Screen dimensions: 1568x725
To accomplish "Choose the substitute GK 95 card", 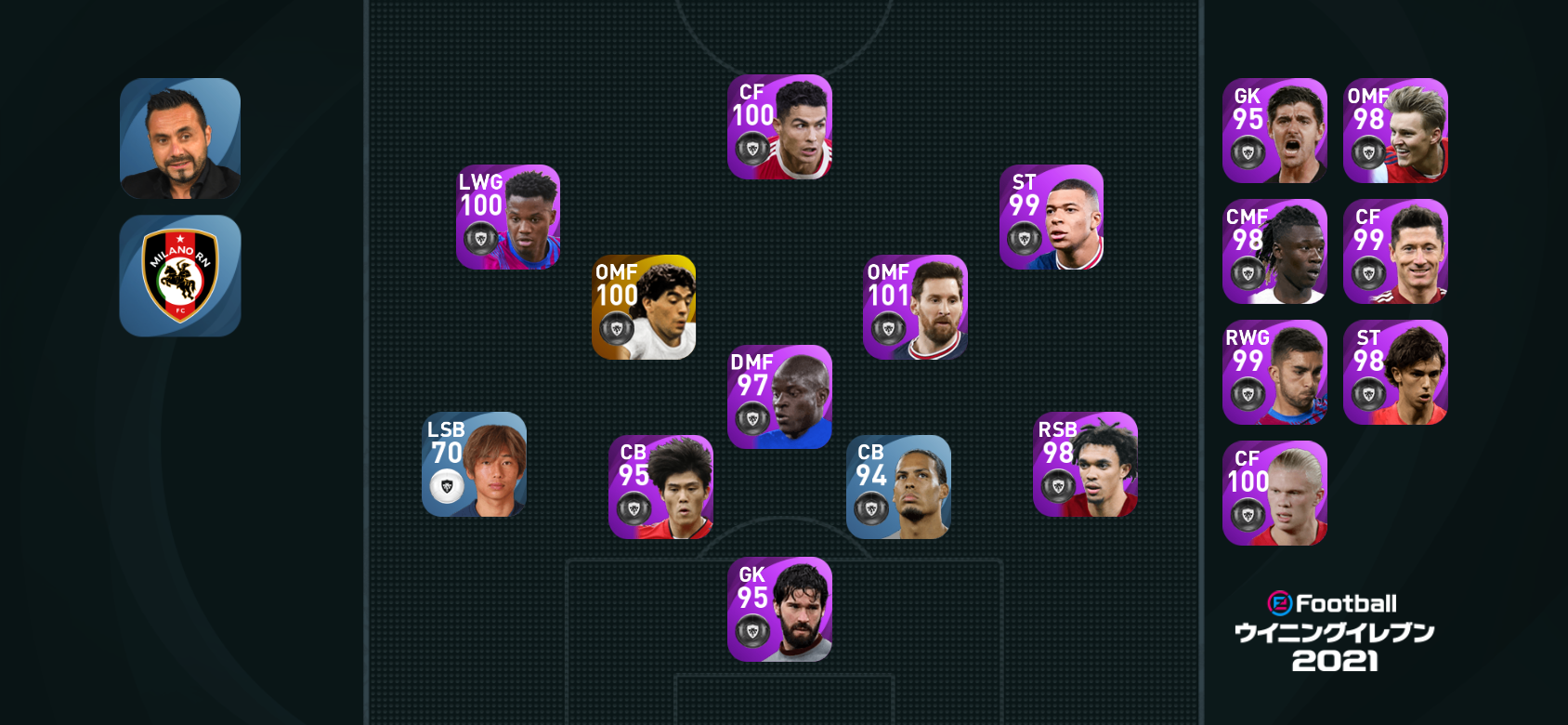I will click(1274, 131).
